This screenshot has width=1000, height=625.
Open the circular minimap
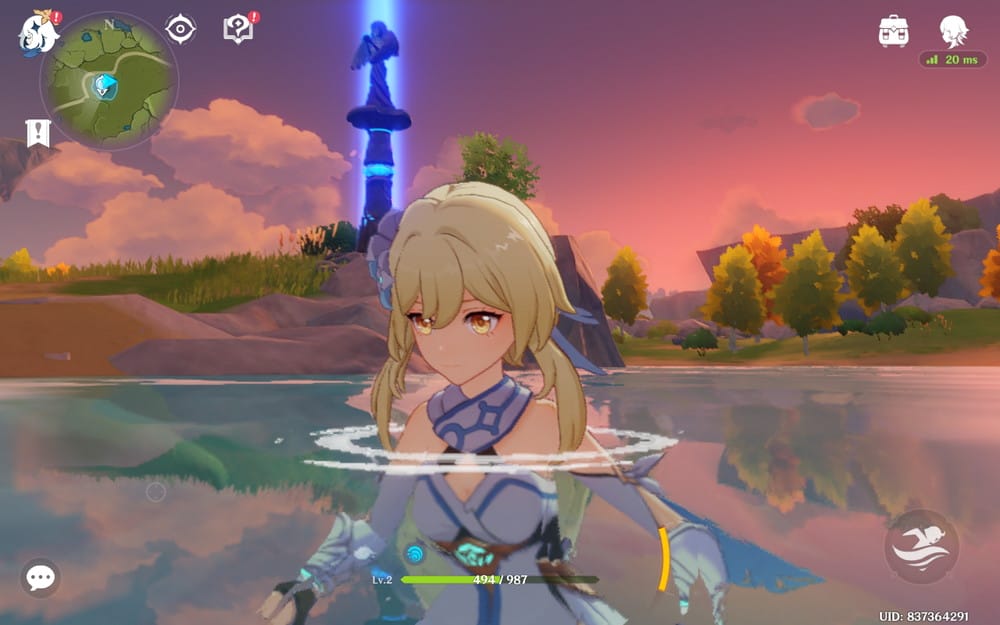tap(109, 81)
